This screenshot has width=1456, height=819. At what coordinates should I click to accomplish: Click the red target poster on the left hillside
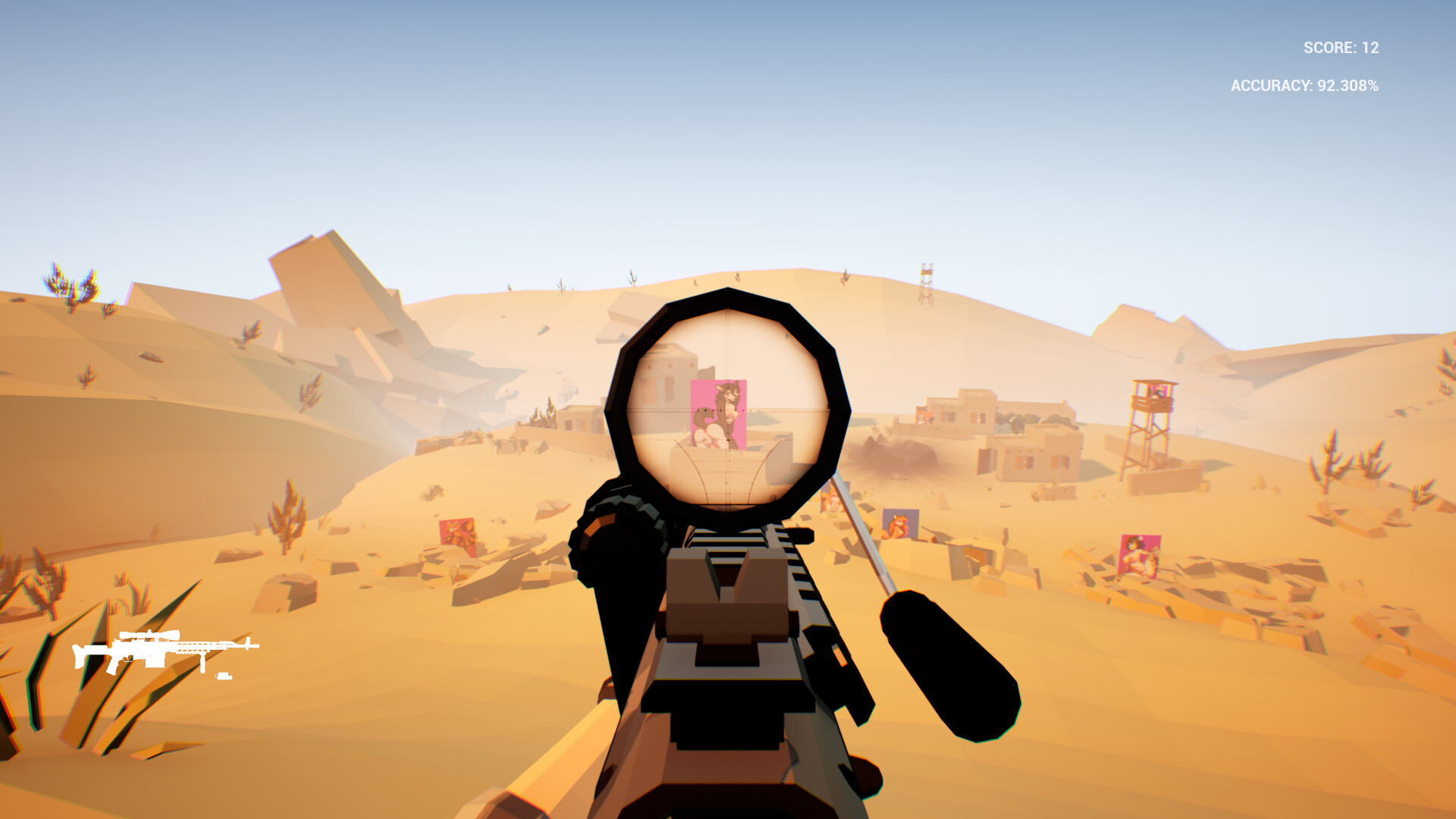[x=459, y=531]
